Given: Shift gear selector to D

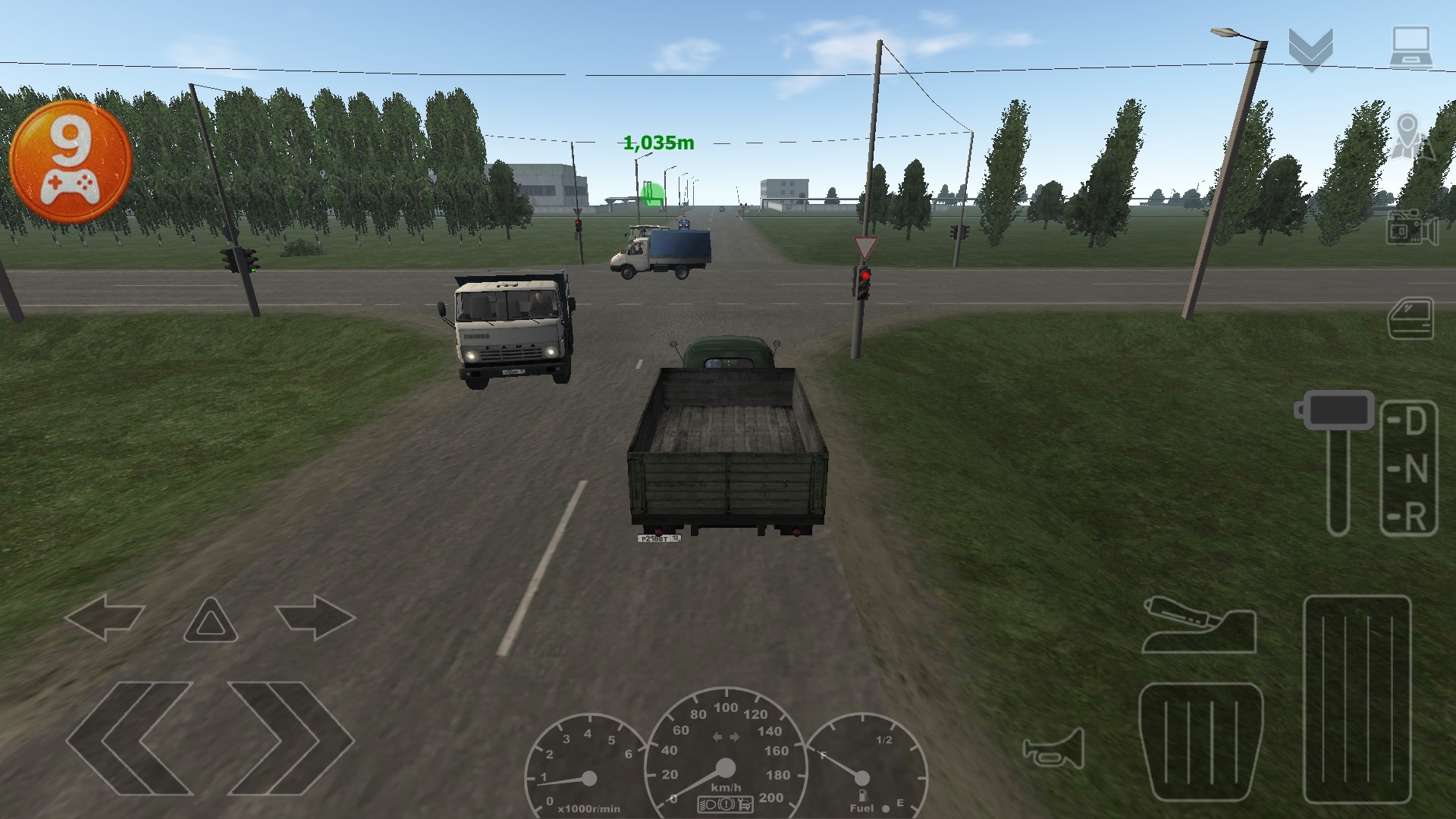Looking at the screenshot, I should click(1411, 422).
